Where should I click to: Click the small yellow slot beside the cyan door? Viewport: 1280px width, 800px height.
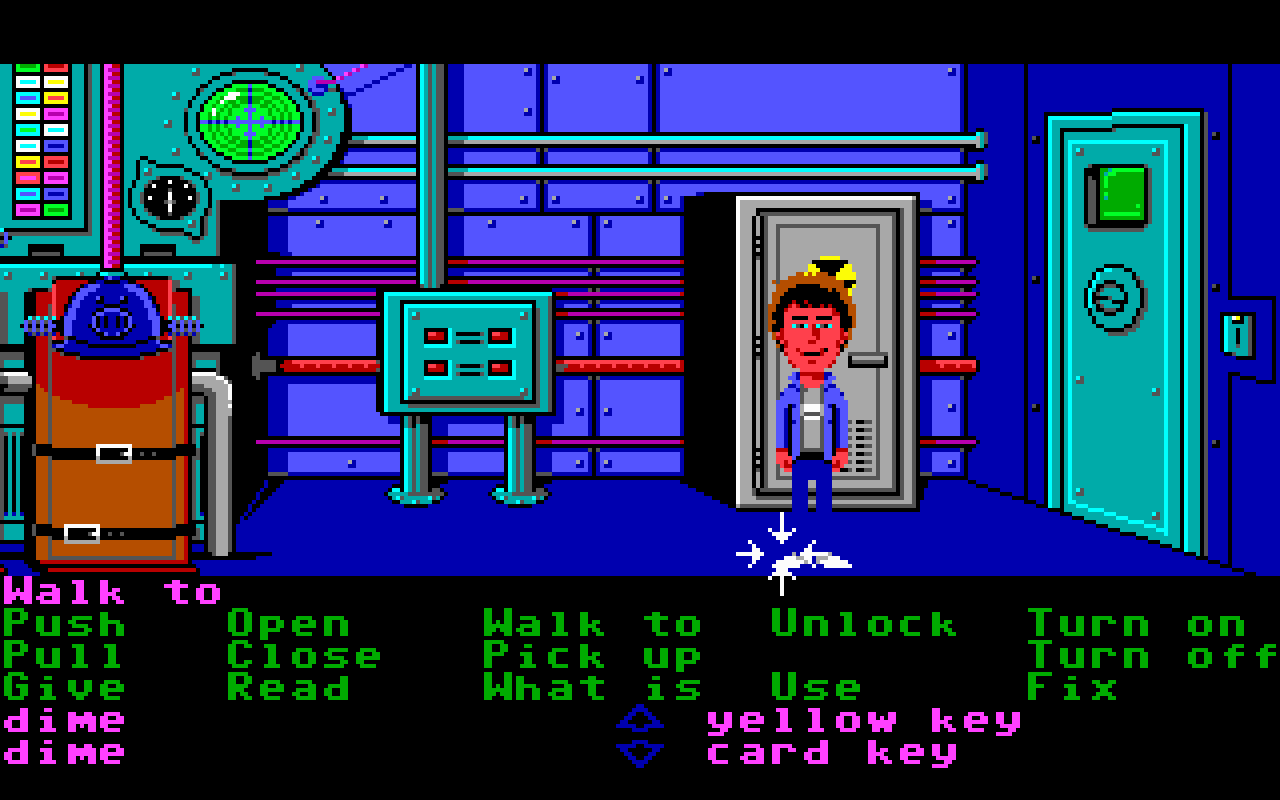tap(1236, 327)
